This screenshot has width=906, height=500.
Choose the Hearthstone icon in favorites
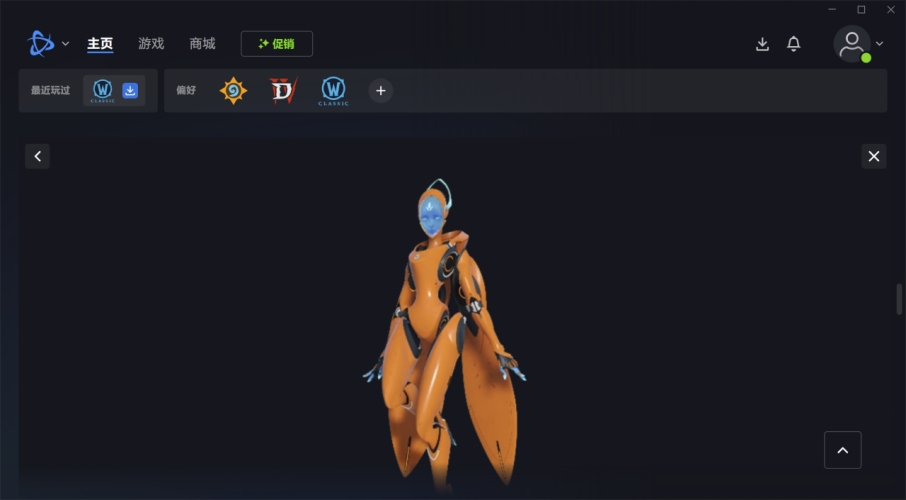coord(233,91)
